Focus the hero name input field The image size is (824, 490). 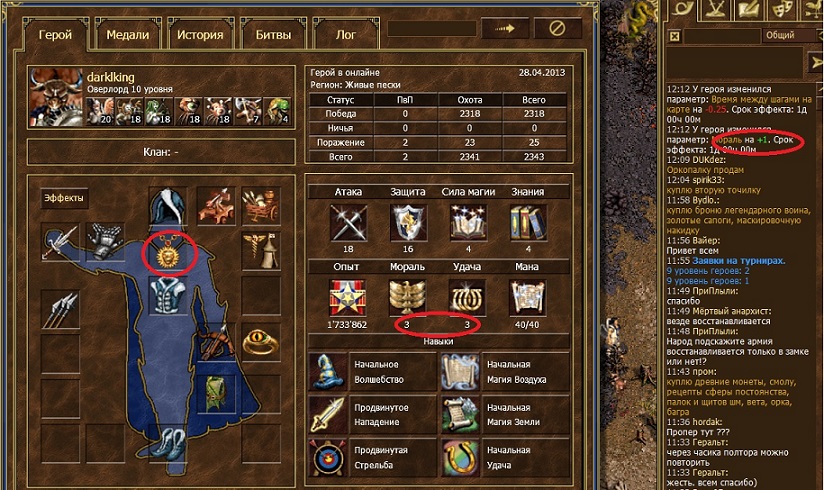(430, 29)
